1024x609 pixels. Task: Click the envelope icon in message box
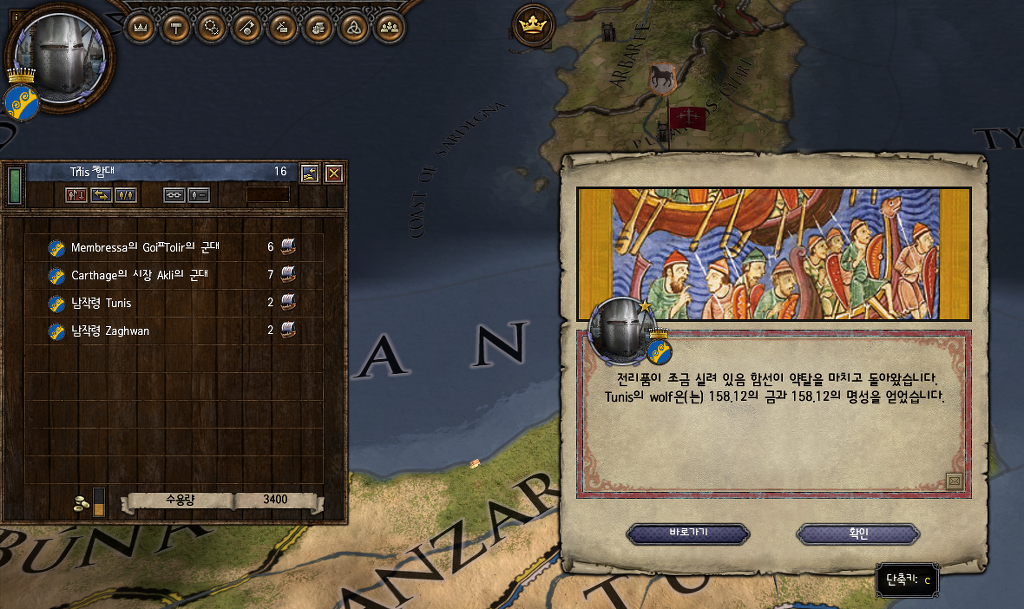pos(954,481)
